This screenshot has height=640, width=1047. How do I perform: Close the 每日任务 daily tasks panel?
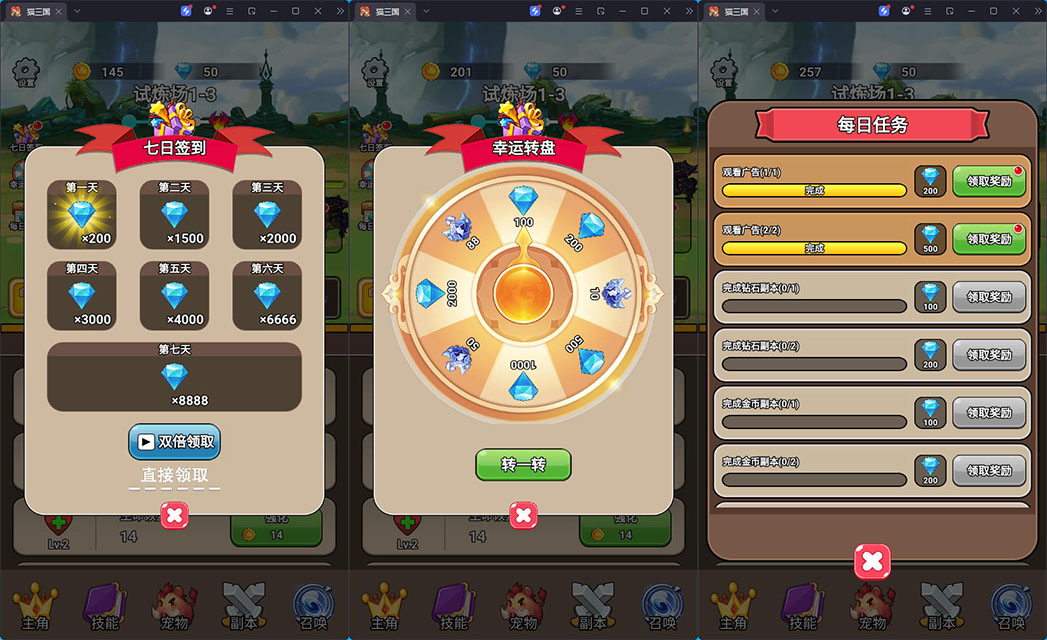(x=872, y=561)
